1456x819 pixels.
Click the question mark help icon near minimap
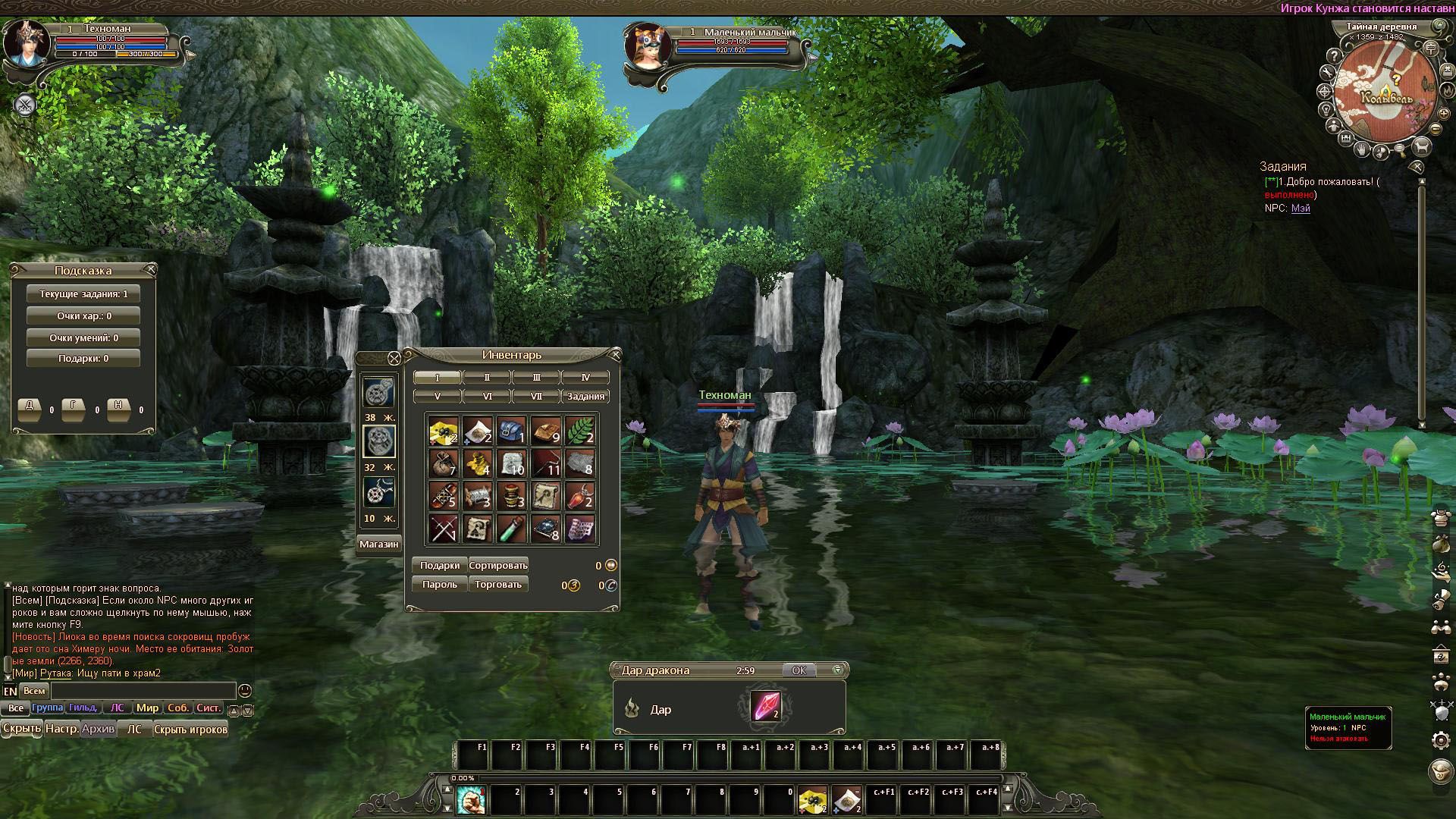pos(1334,55)
